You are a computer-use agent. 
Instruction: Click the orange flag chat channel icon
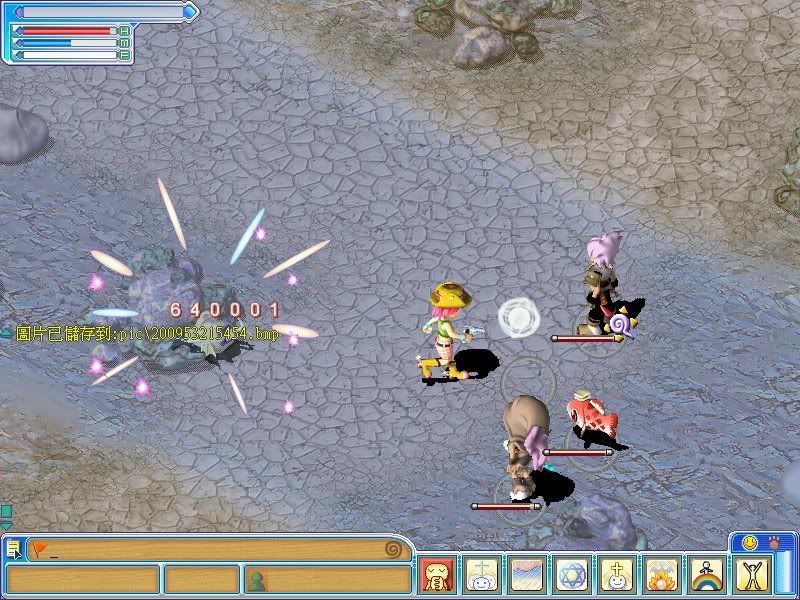pos(39,548)
